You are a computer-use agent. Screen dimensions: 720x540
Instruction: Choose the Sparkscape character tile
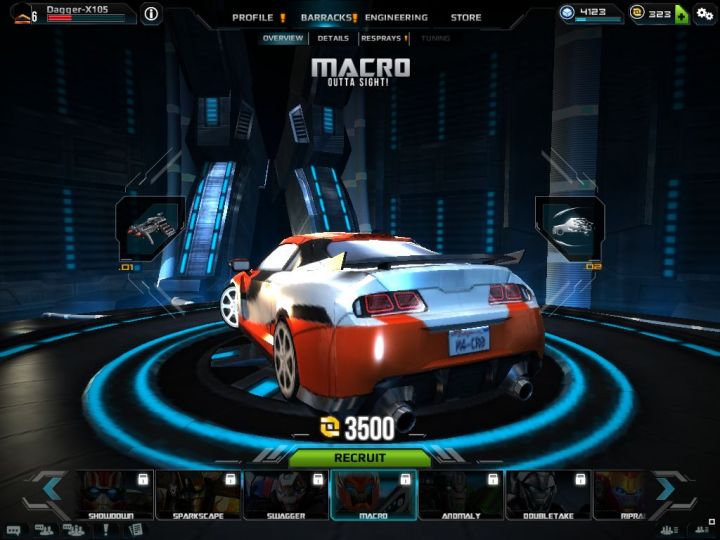click(196, 495)
